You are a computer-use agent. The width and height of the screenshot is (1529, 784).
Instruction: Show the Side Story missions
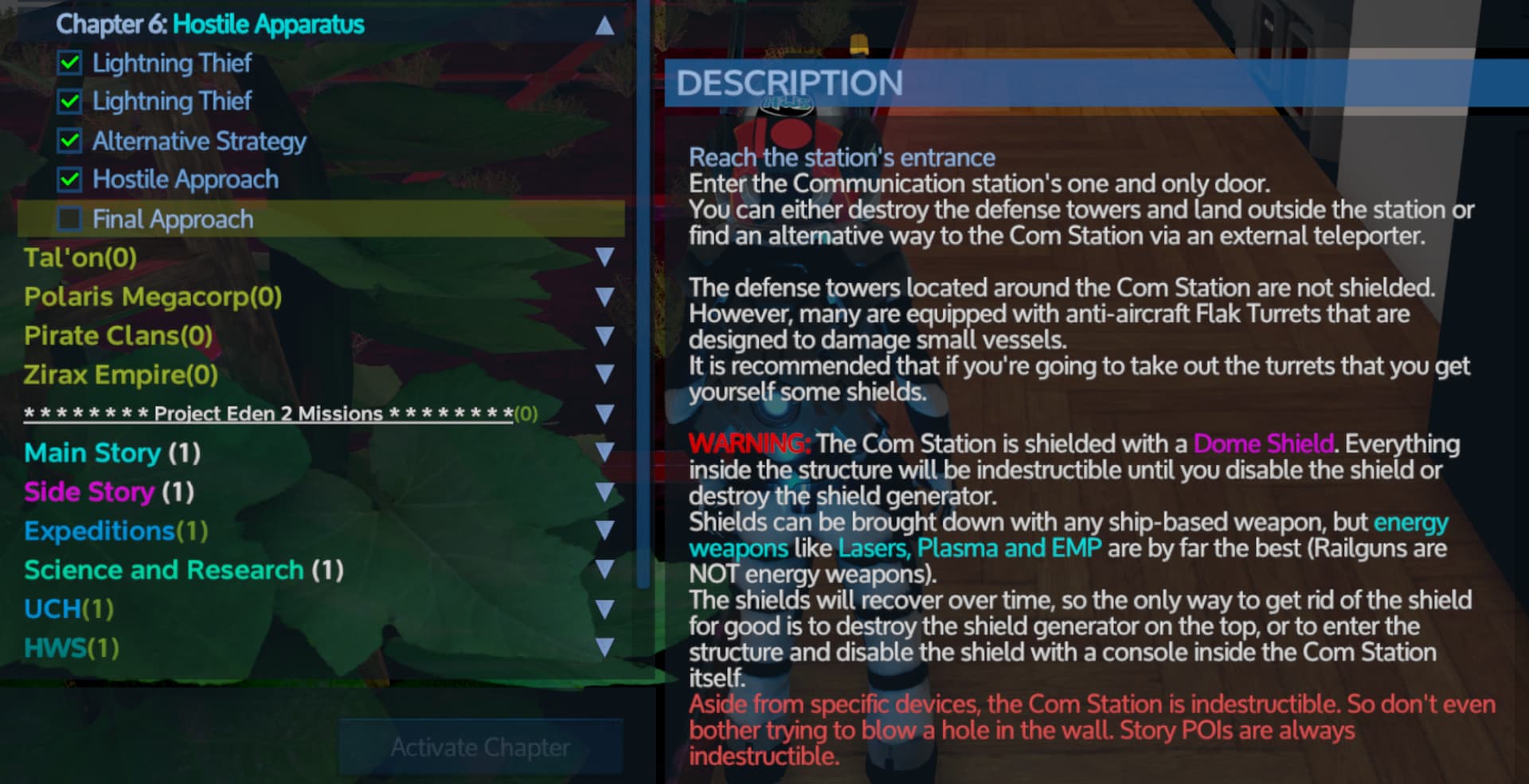coord(604,492)
